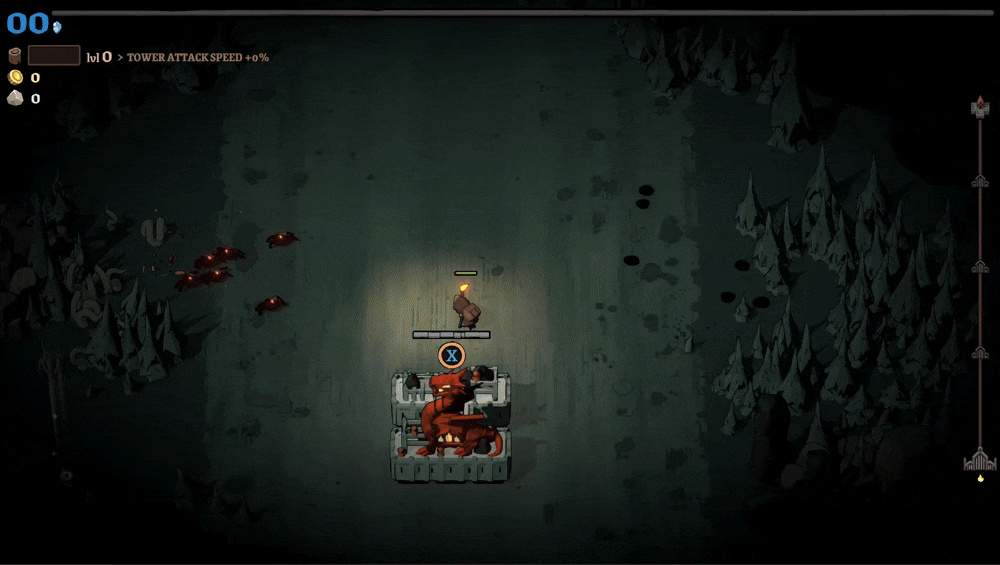Click the blue crystal gem icon

point(57,27)
